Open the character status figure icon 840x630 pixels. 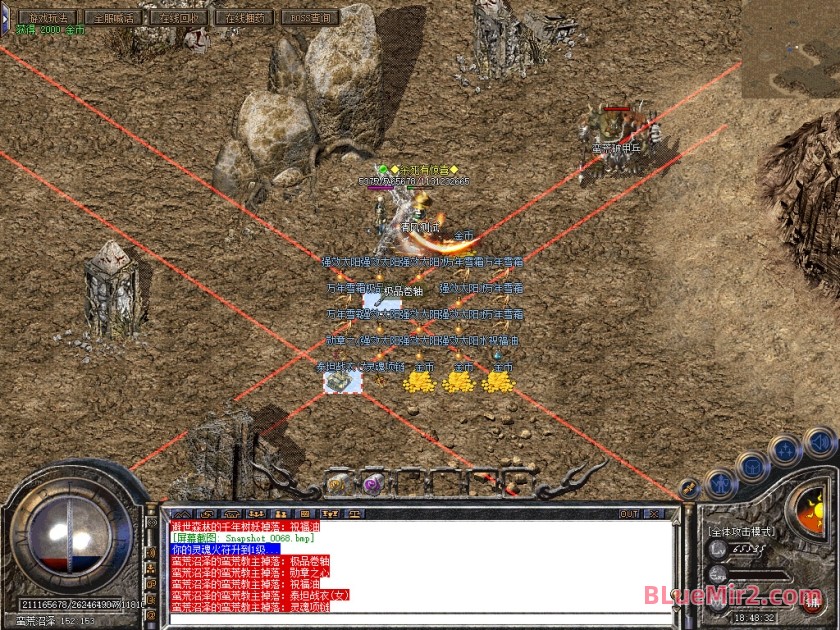coord(720,483)
